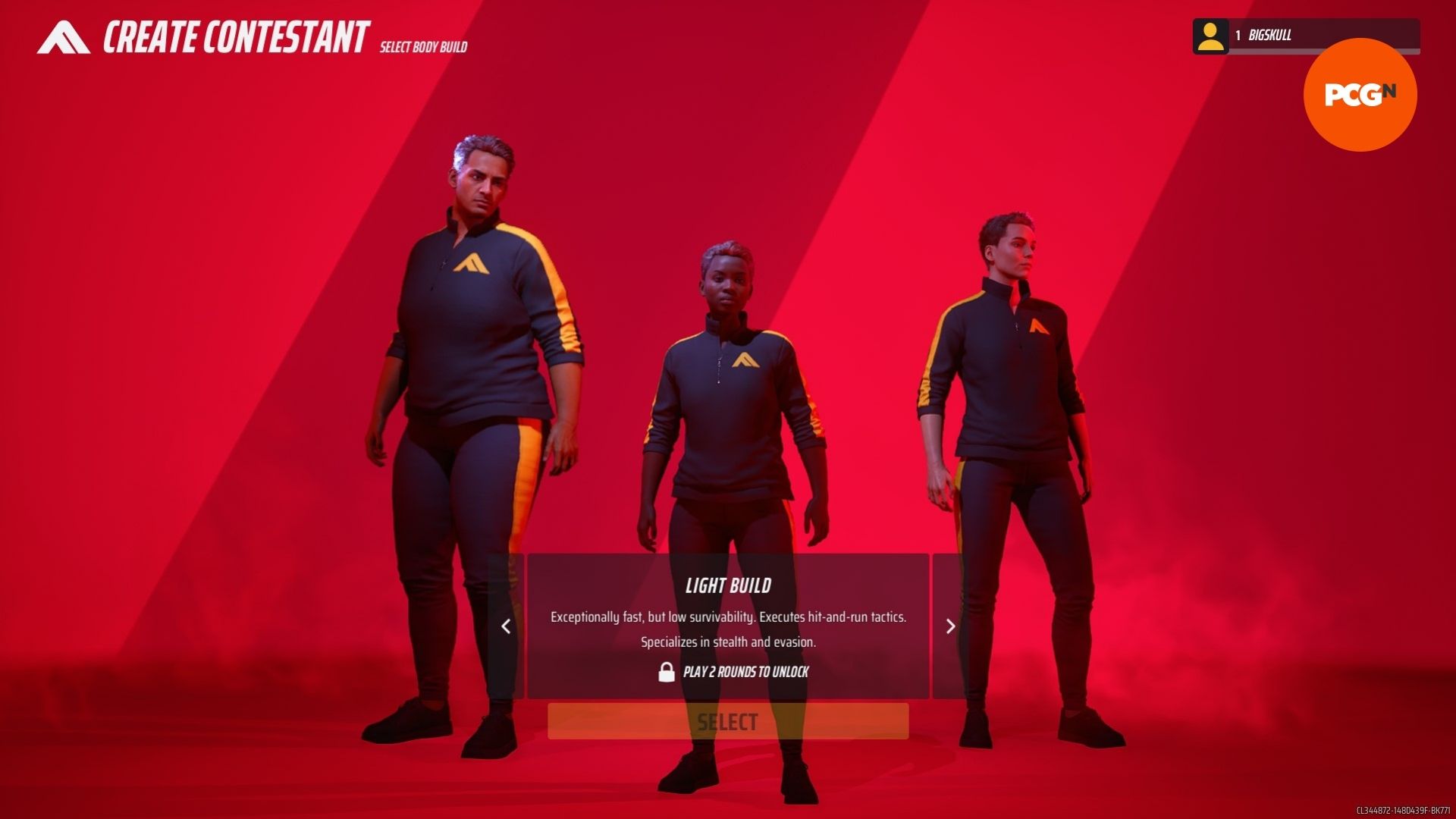
Task: Switch to the SELECT BODY BUILD section label
Action: click(x=422, y=45)
